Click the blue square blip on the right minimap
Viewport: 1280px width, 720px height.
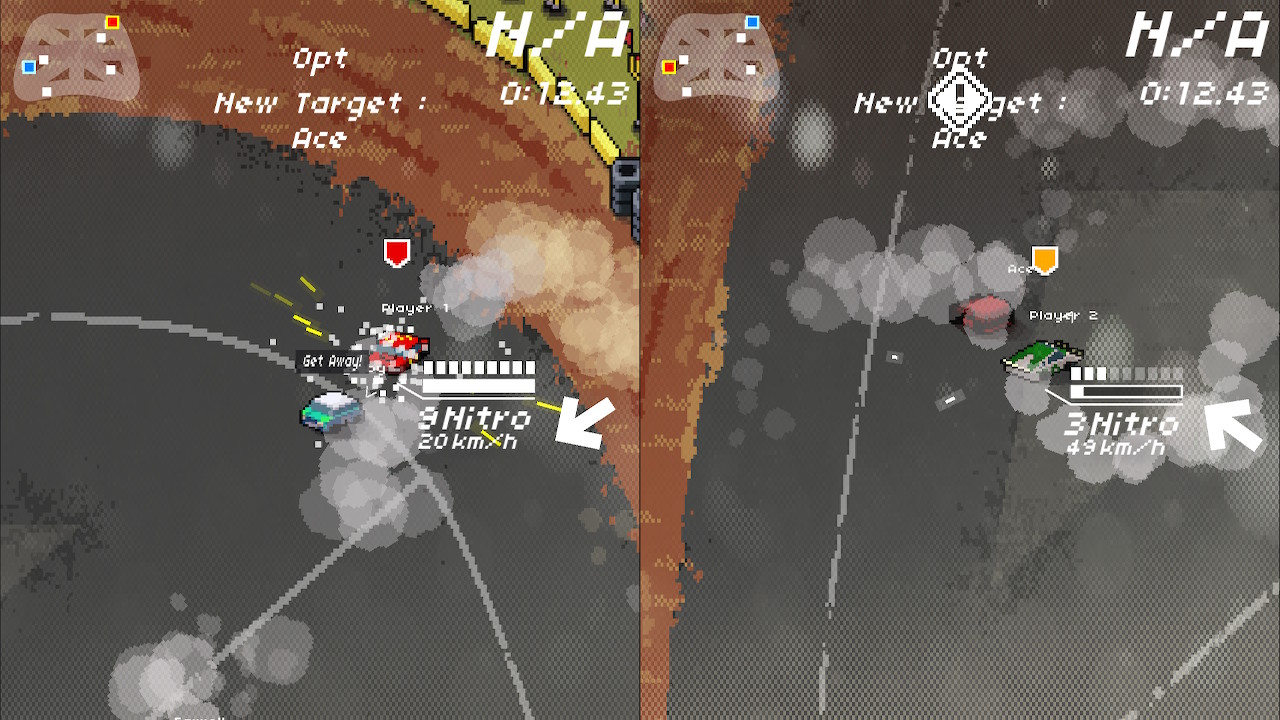coord(752,22)
